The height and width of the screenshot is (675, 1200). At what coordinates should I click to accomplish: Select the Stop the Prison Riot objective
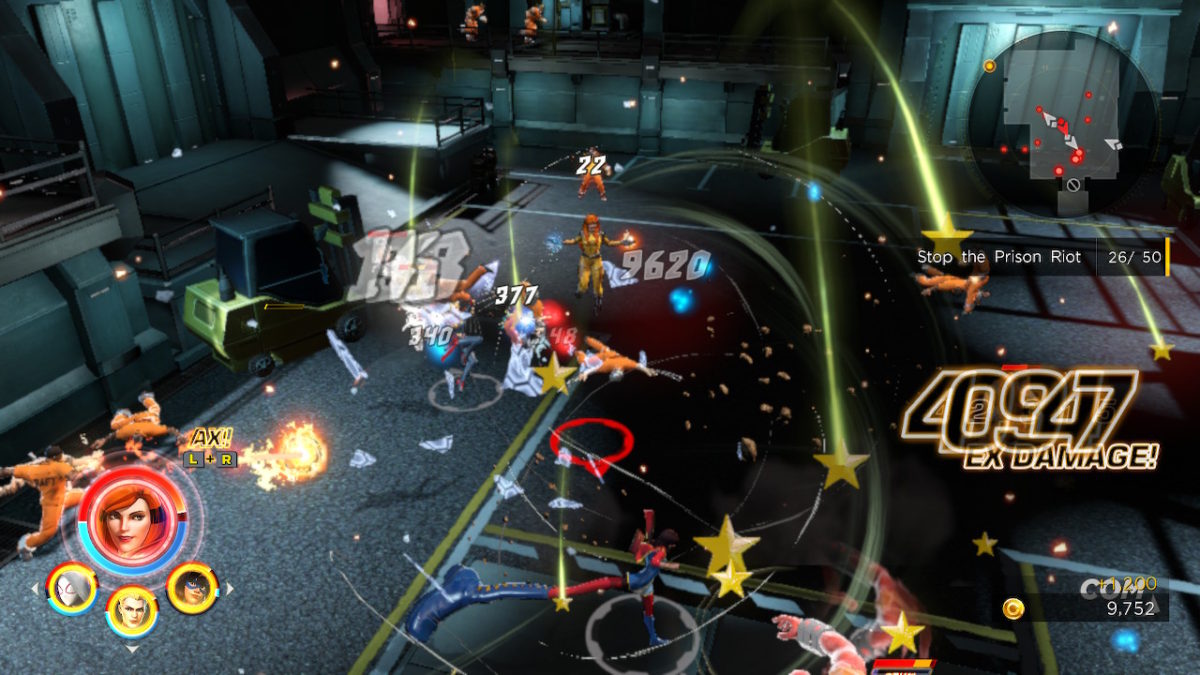click(x=999, y=257)
